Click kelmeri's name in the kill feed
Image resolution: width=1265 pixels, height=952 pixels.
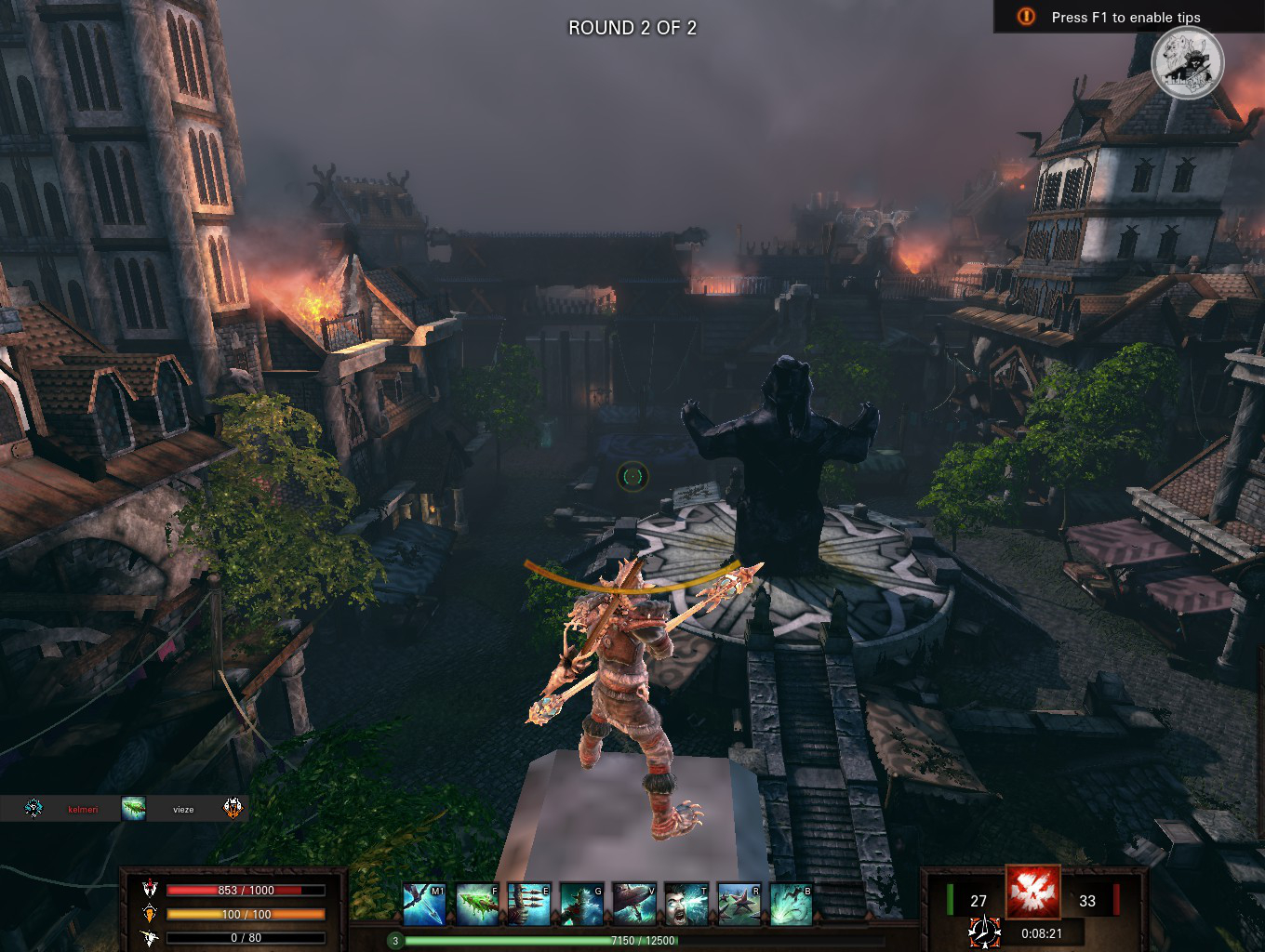pyautogui.click(x=83, y=809)
